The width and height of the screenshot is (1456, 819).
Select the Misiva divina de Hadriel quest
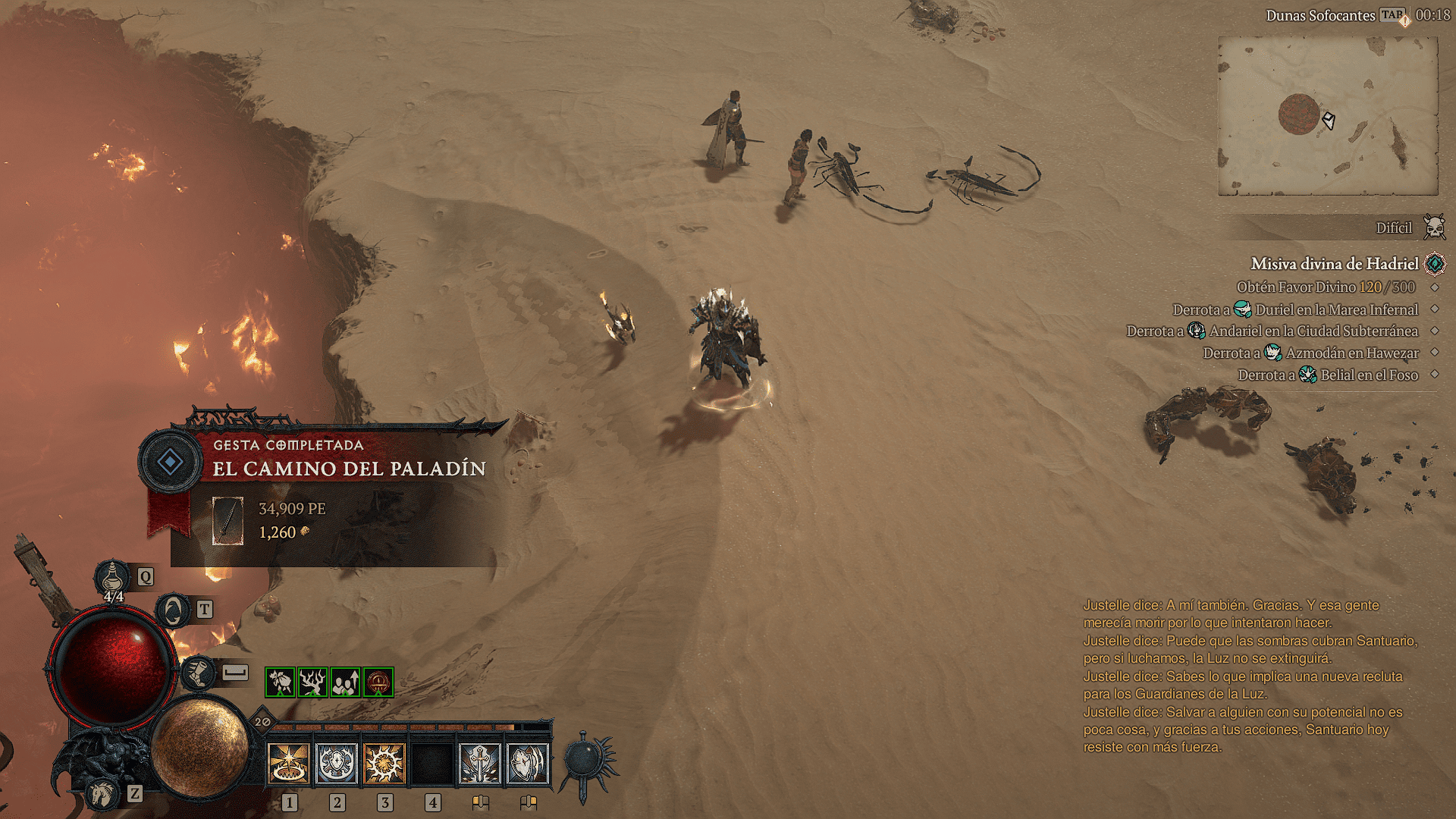pos(1334,264)
